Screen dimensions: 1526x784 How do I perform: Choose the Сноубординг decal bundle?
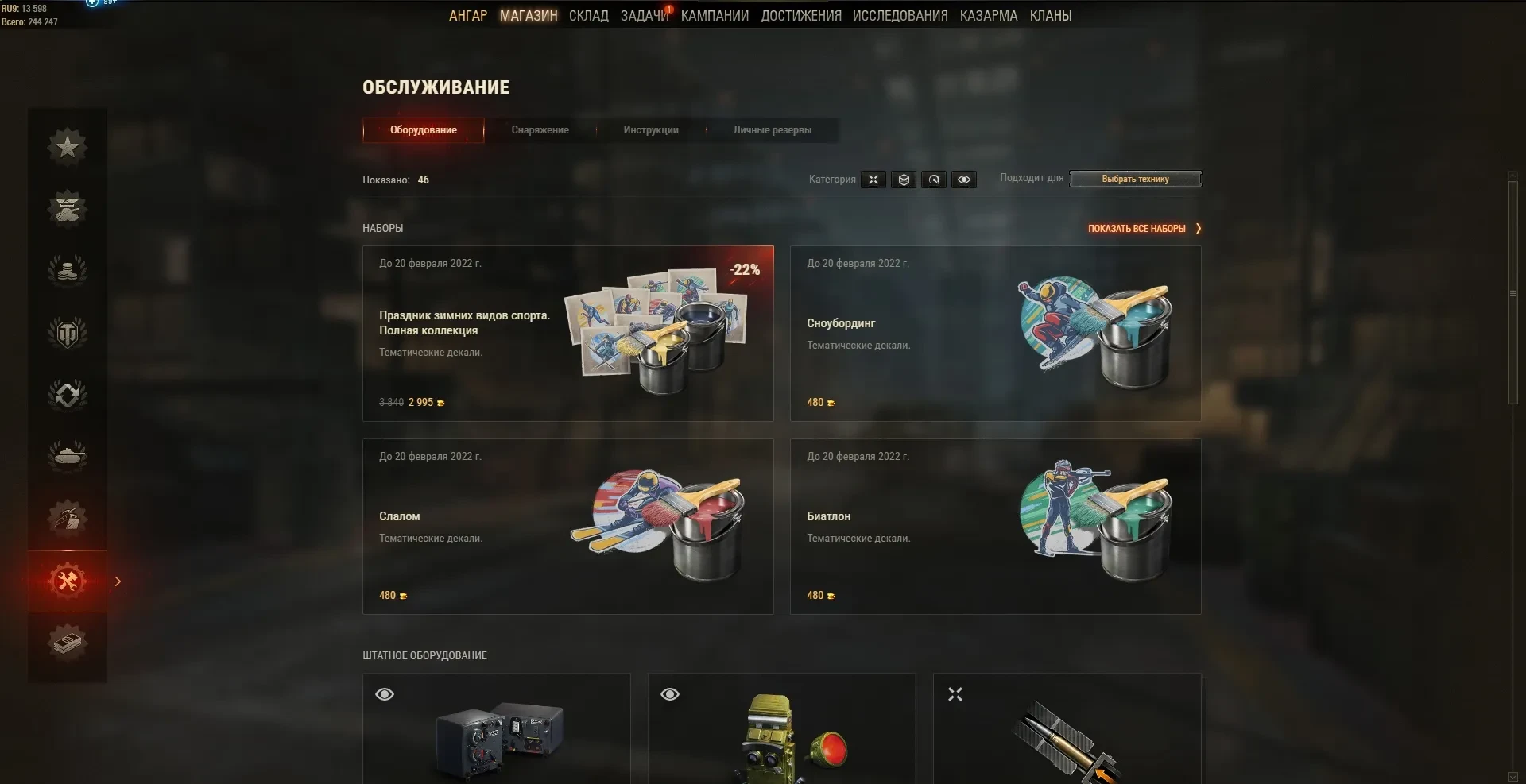[995, 334]
